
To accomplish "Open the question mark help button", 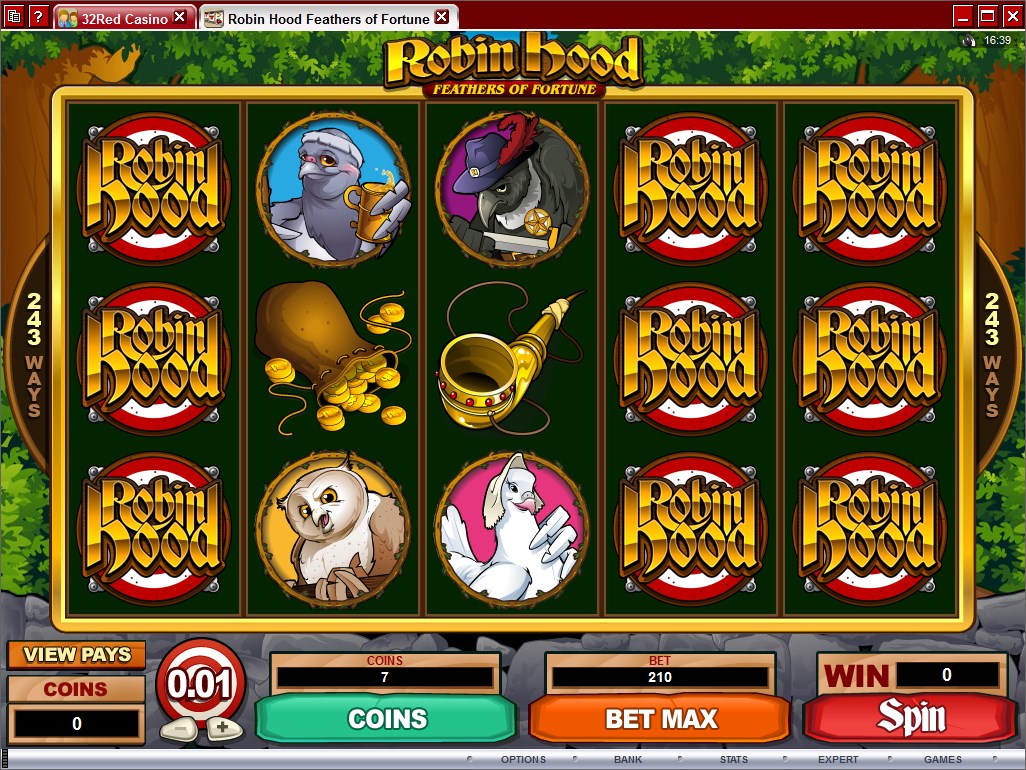I will click(x=39, y=16).
